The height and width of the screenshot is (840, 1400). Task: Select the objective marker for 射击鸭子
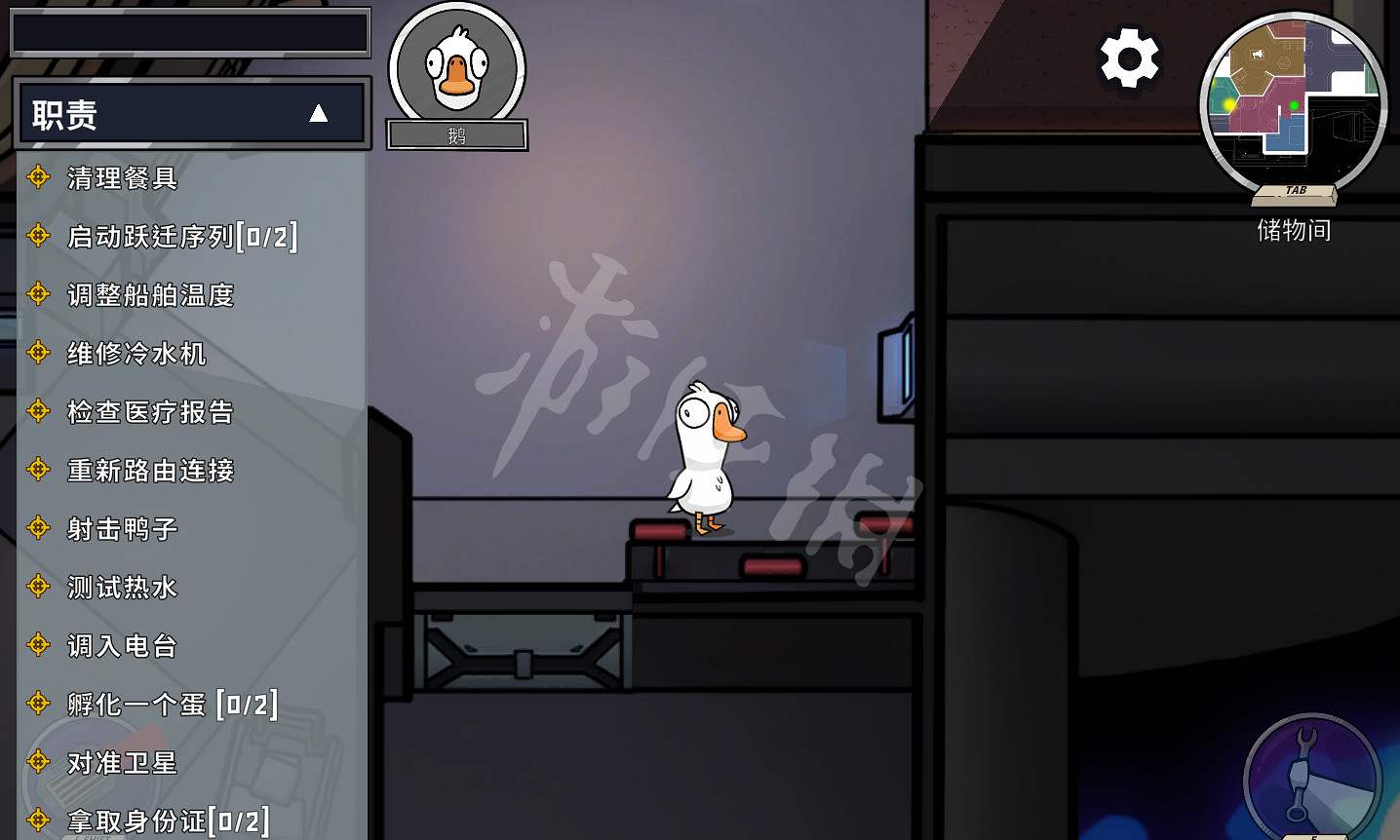(x=39, y=528)
